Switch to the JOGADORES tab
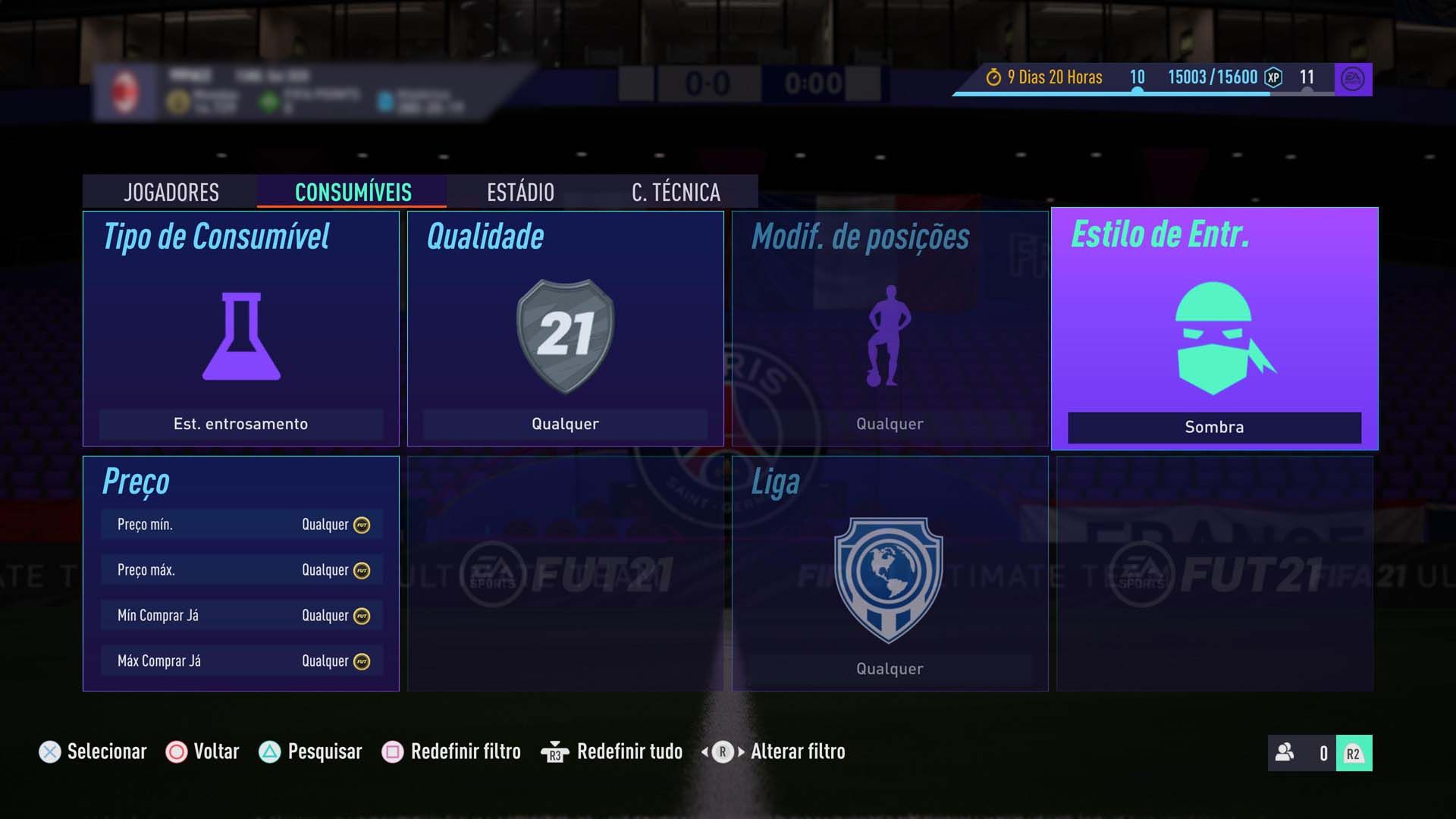 pos(171,192)
